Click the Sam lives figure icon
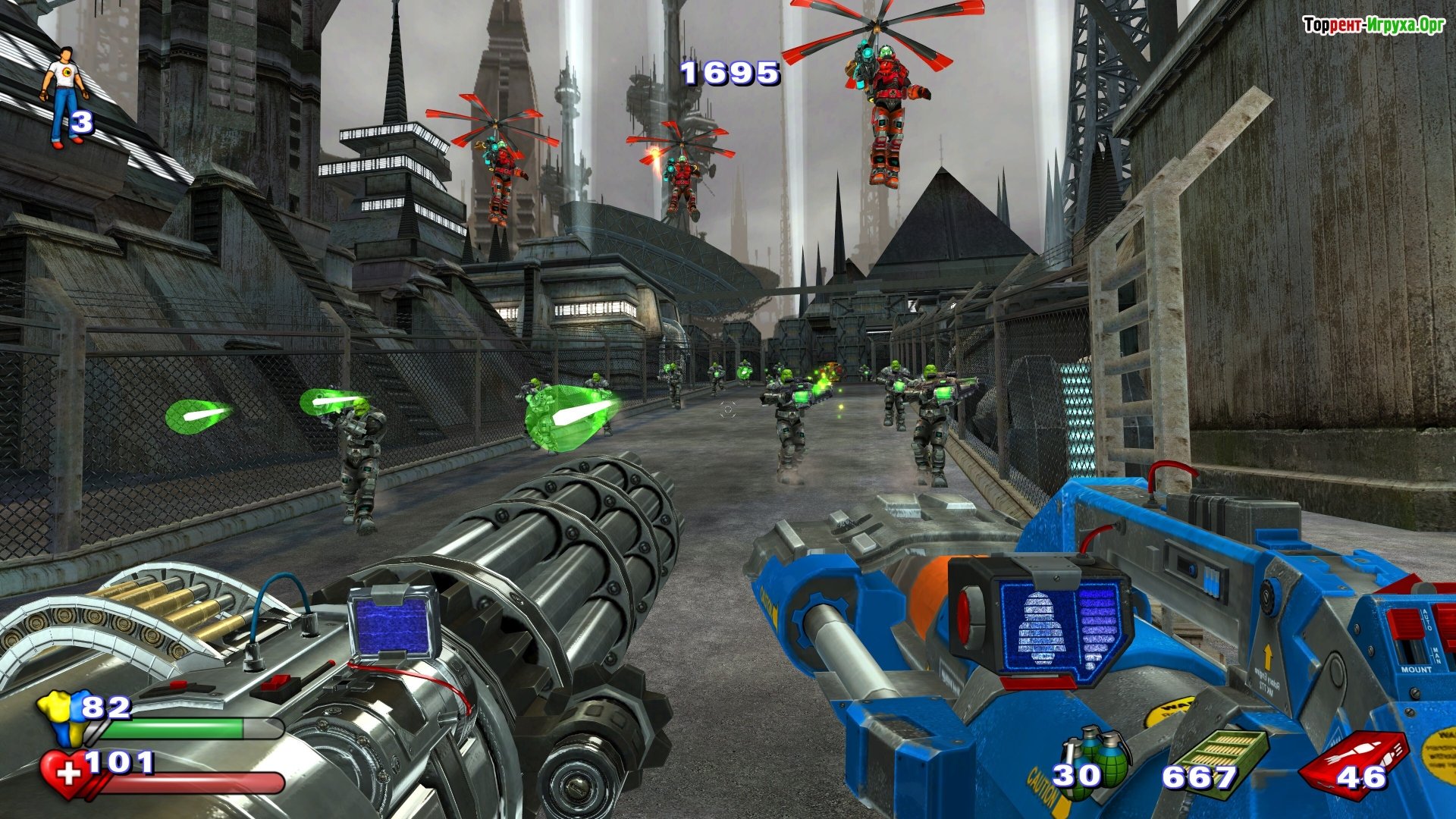The height and width of the screenshot is (819, 1456). pos(65,95)
